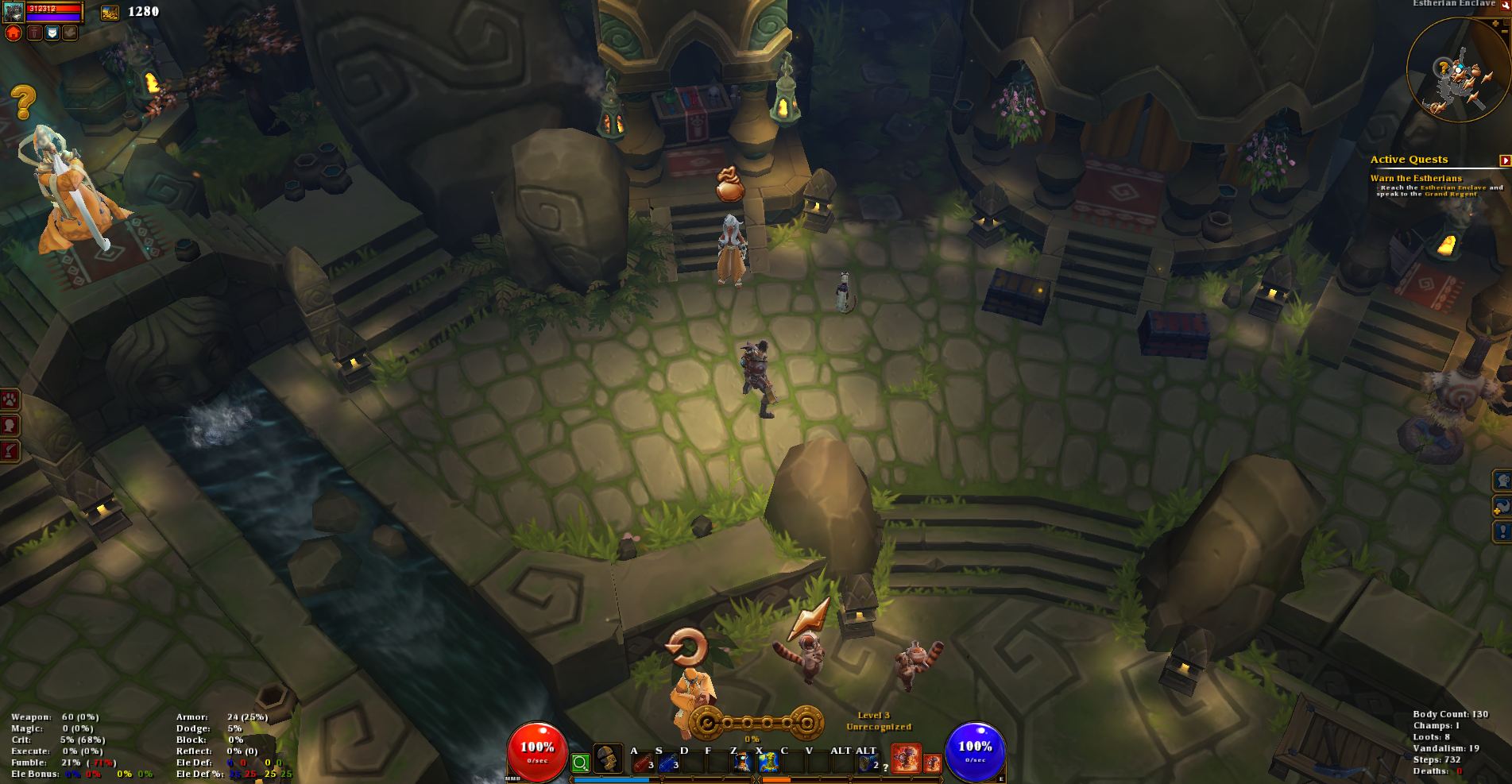Open the gold pile icon beside 1280
The width and height of the screenshot is (1512, 784).
pyautogui.click(x=110, y=12)
